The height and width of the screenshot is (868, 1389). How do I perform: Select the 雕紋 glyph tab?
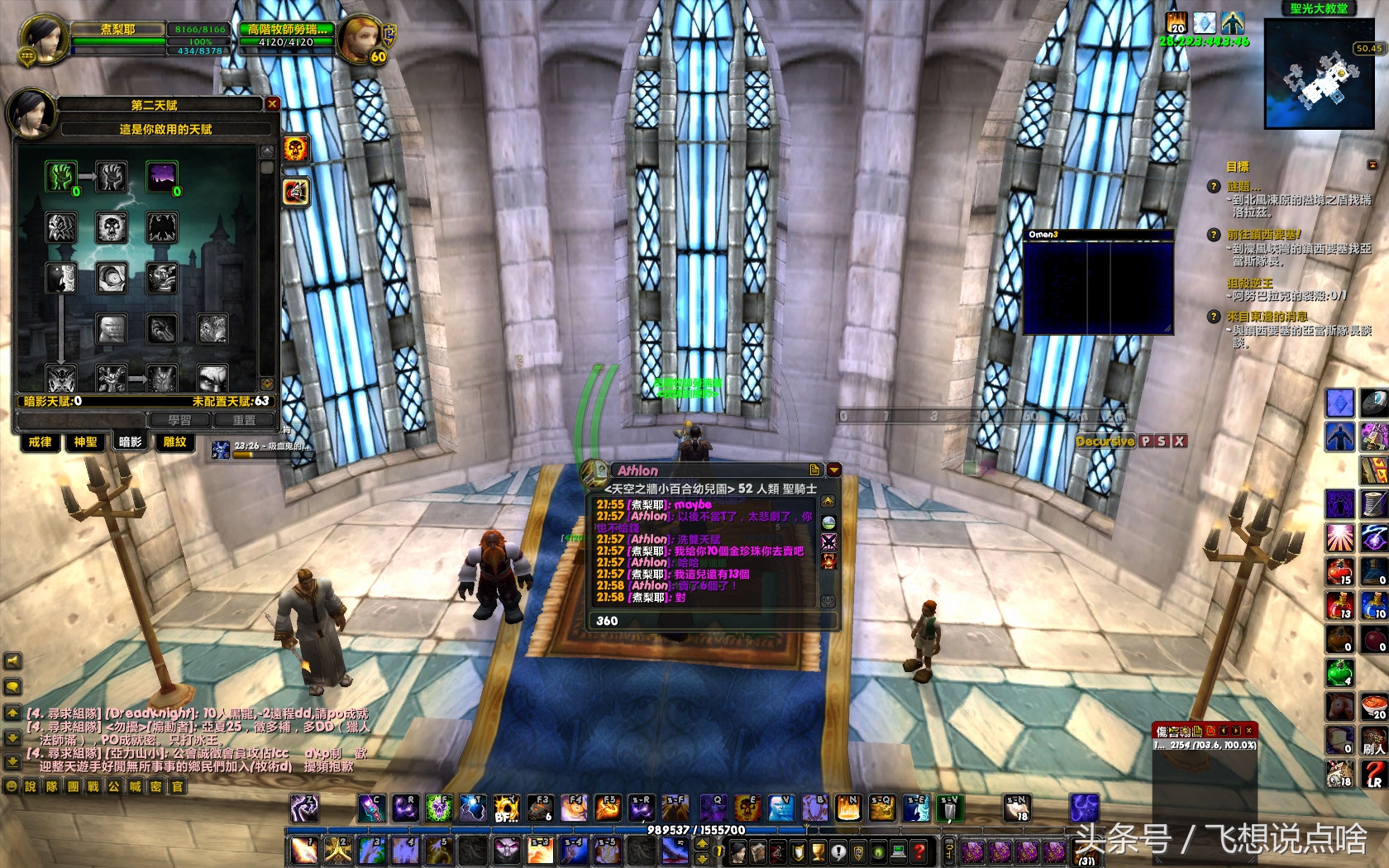(x=174, y=442)
